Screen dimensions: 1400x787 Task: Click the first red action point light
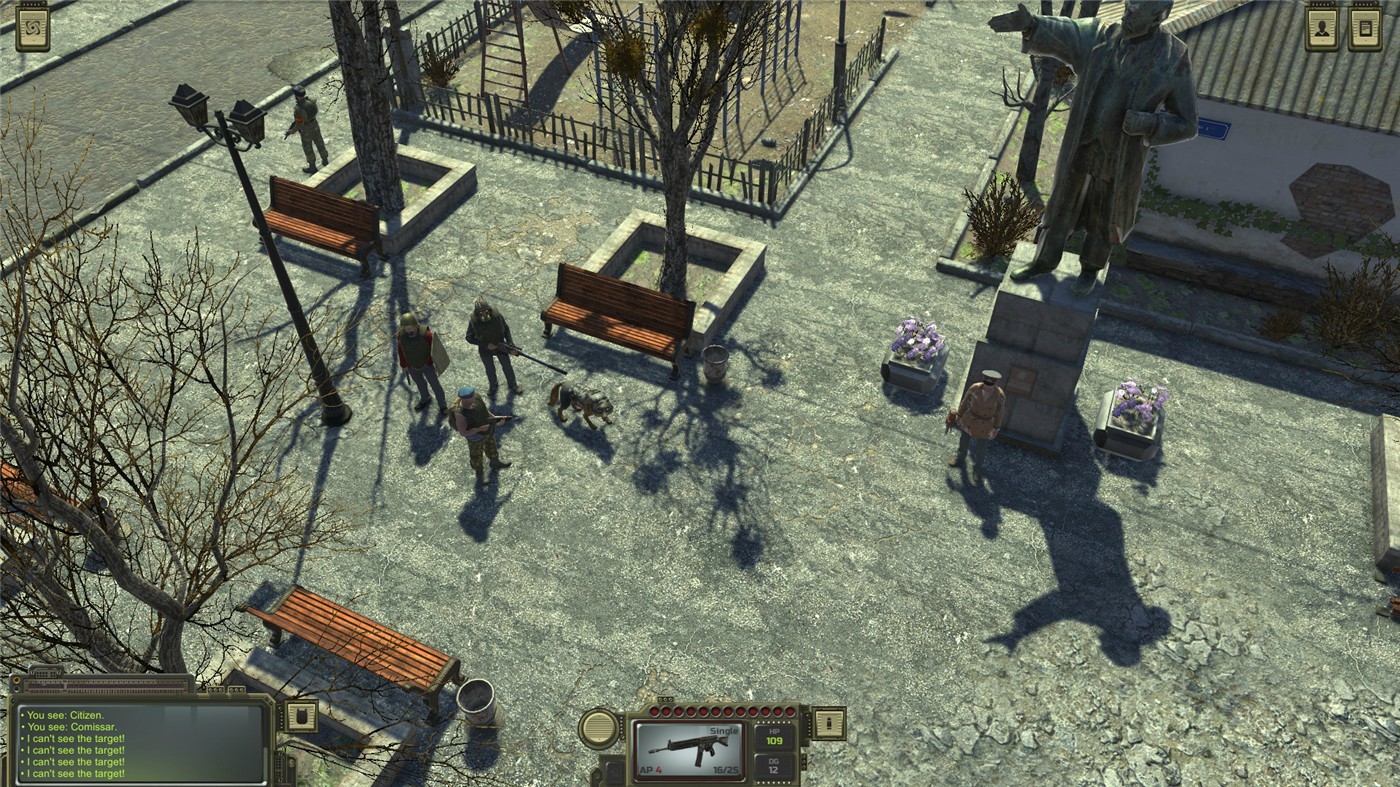tap(654, 711)
